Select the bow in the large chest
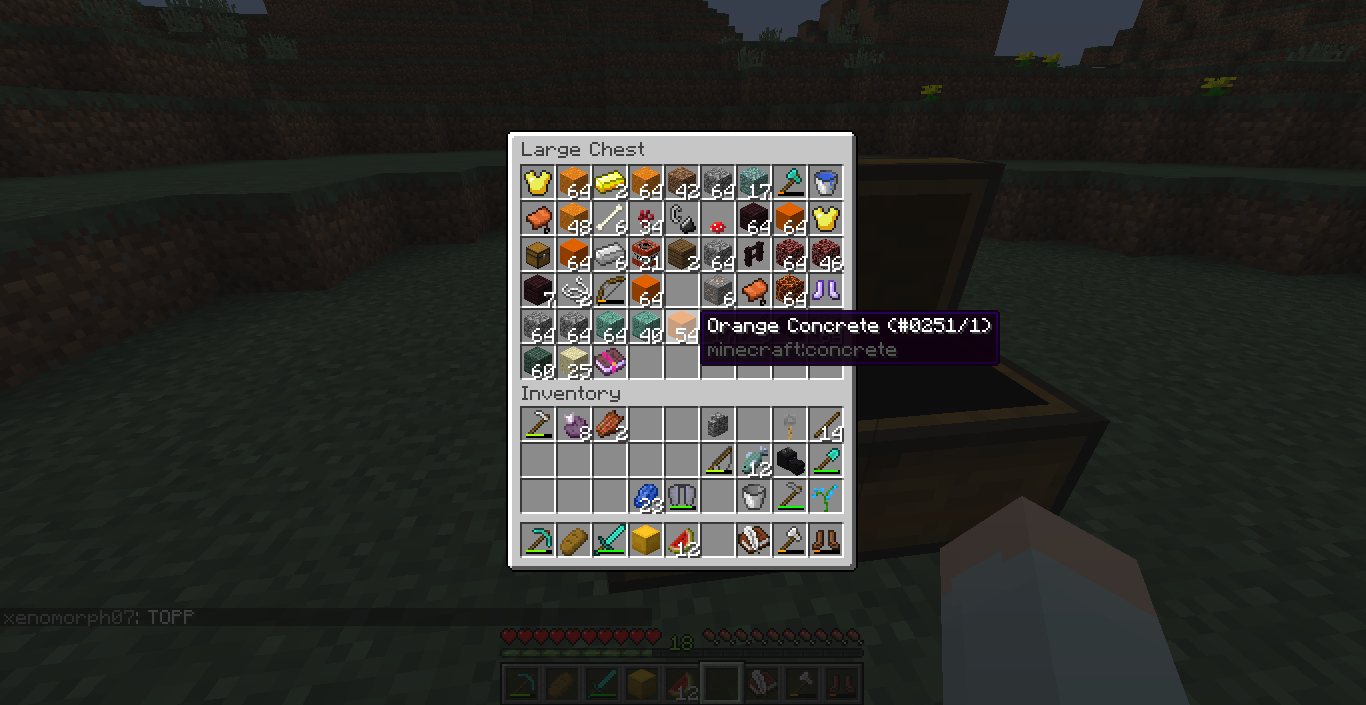 (x=609, y=291)
